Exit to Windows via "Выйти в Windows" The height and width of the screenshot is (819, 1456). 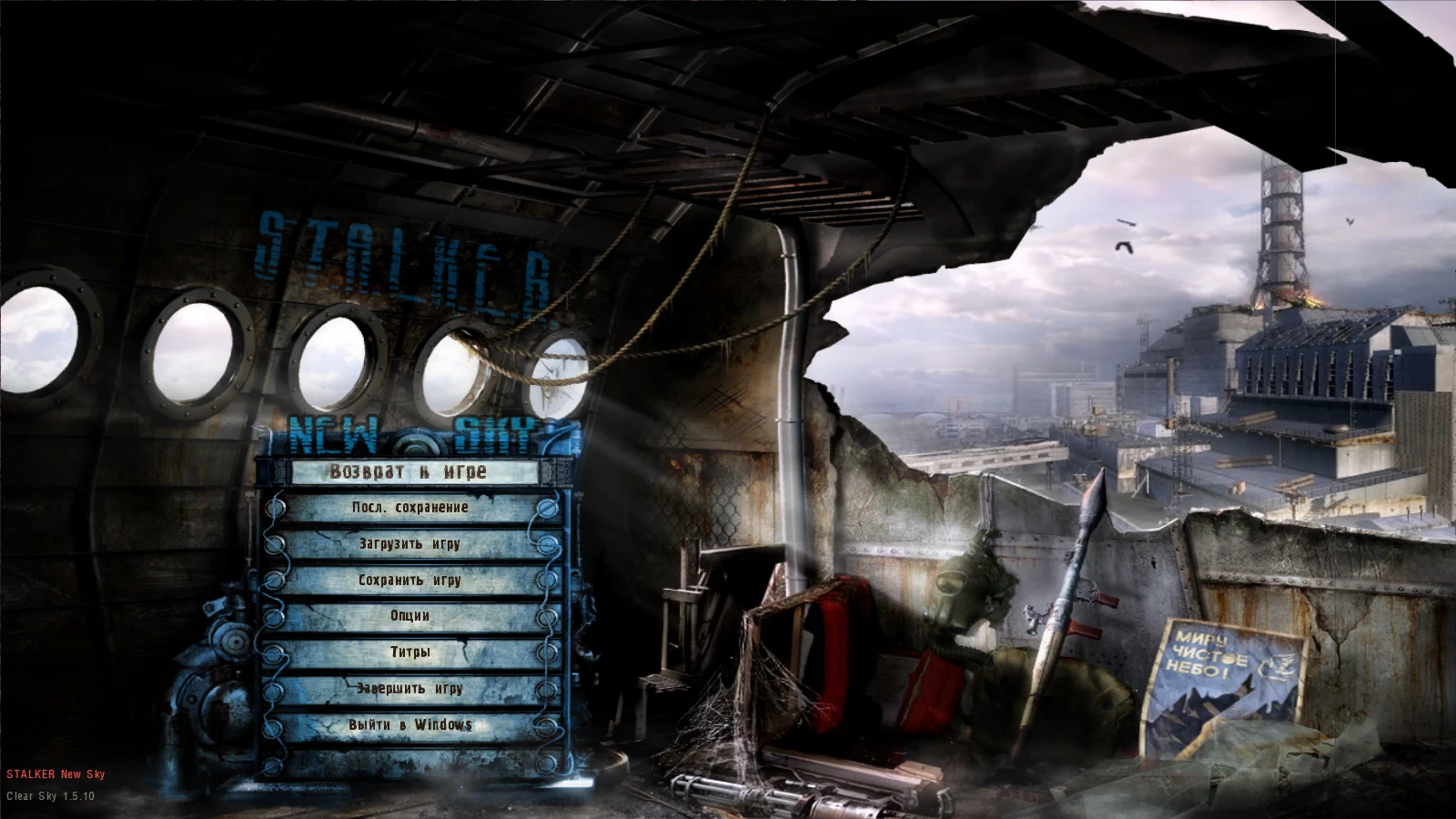tap(409, 724)
